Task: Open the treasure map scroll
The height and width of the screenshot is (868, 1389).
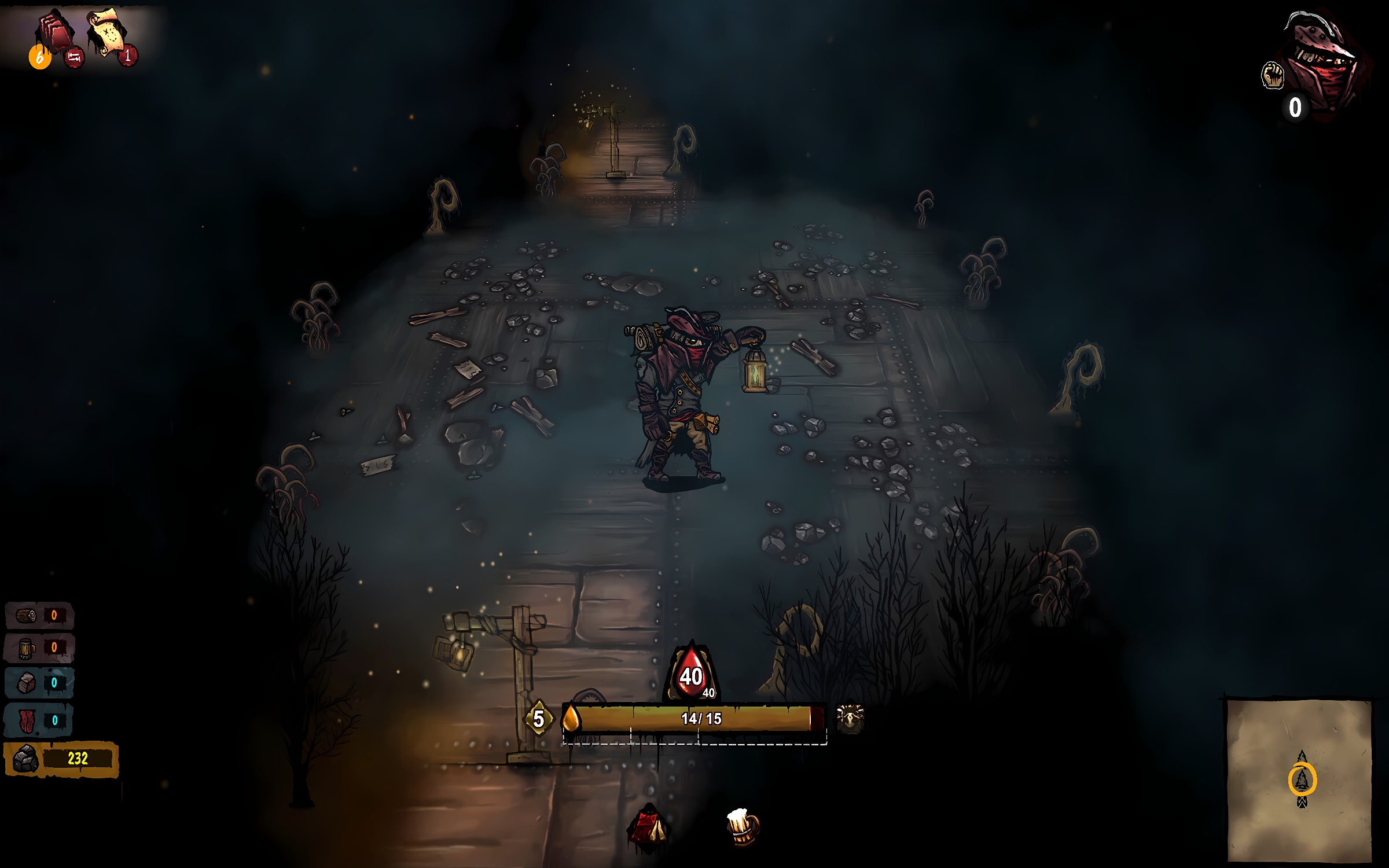Action: click(106, 32)
